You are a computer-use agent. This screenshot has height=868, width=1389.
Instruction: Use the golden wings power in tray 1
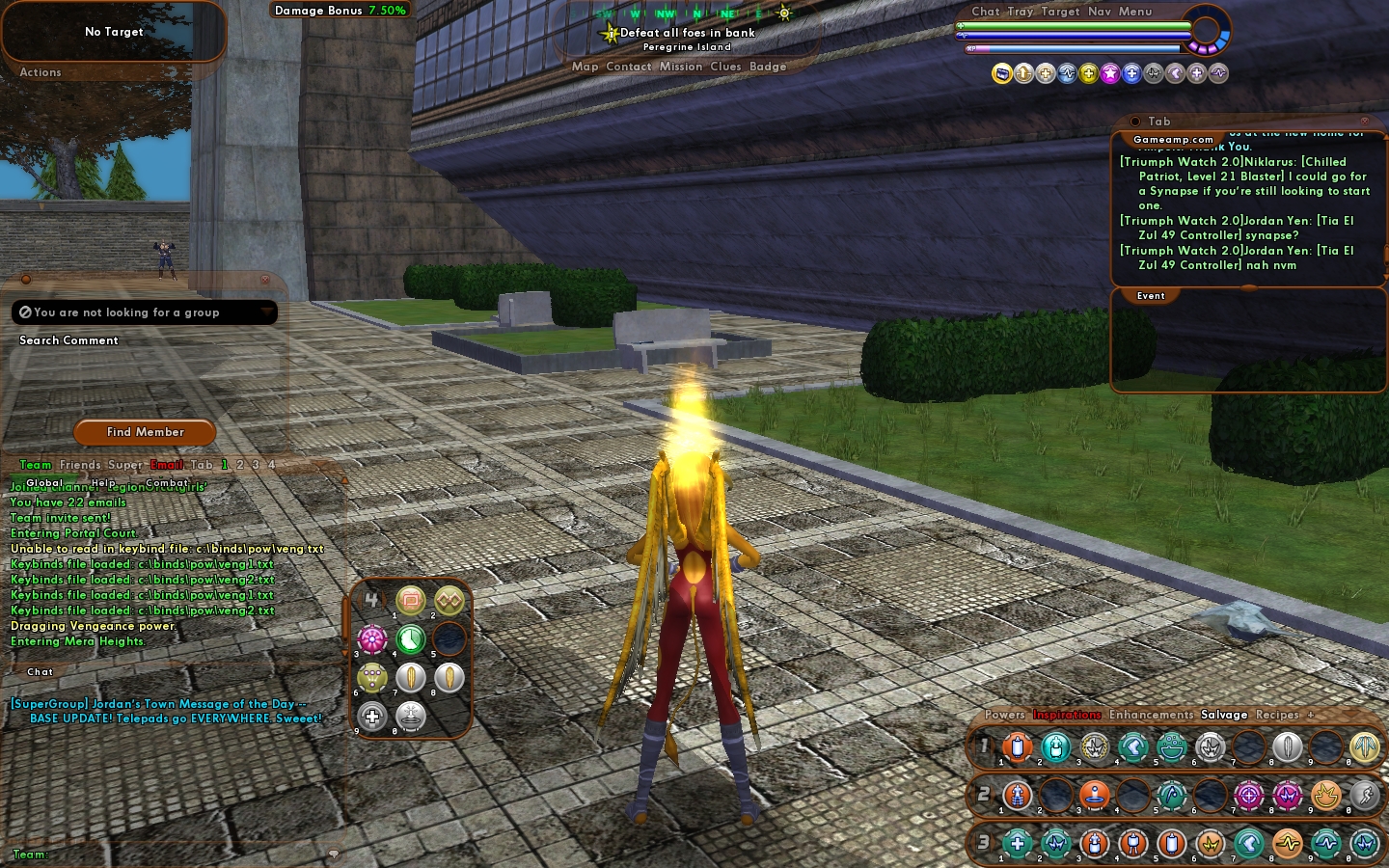point(1364,747)
